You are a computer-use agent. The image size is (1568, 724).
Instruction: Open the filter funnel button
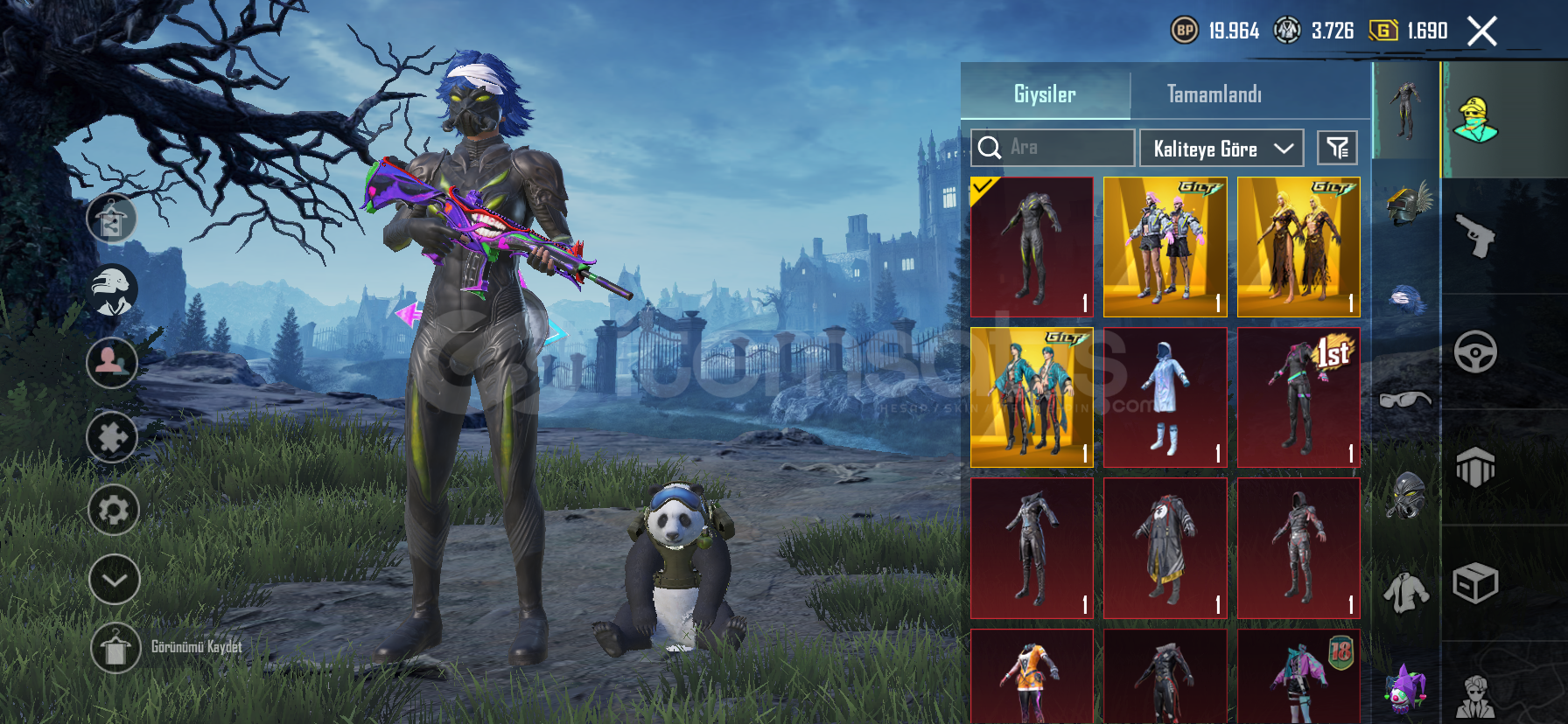pyautogui.click(x=1337, y=148)
